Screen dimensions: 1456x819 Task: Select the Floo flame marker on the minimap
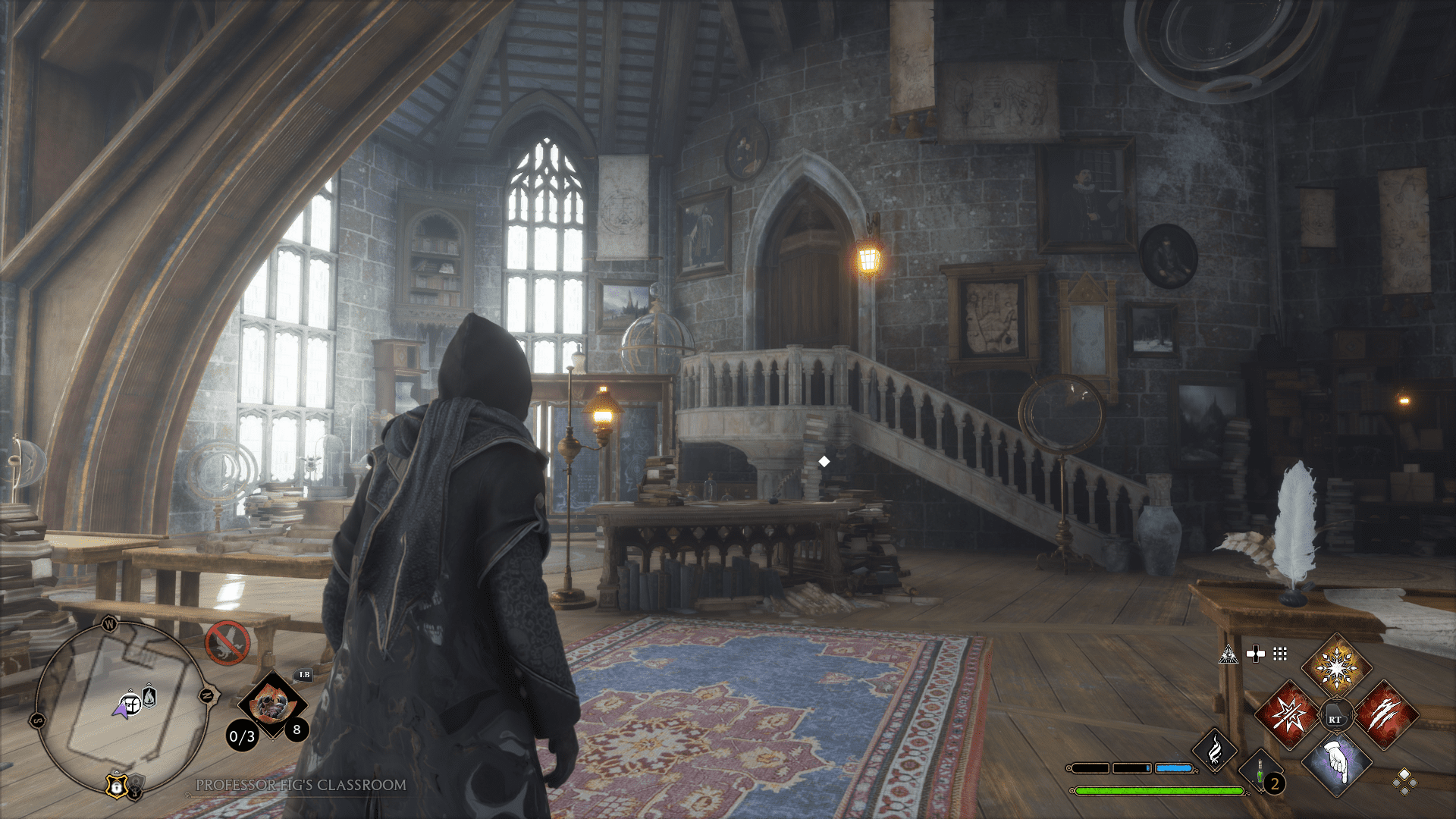coord(149,695)
